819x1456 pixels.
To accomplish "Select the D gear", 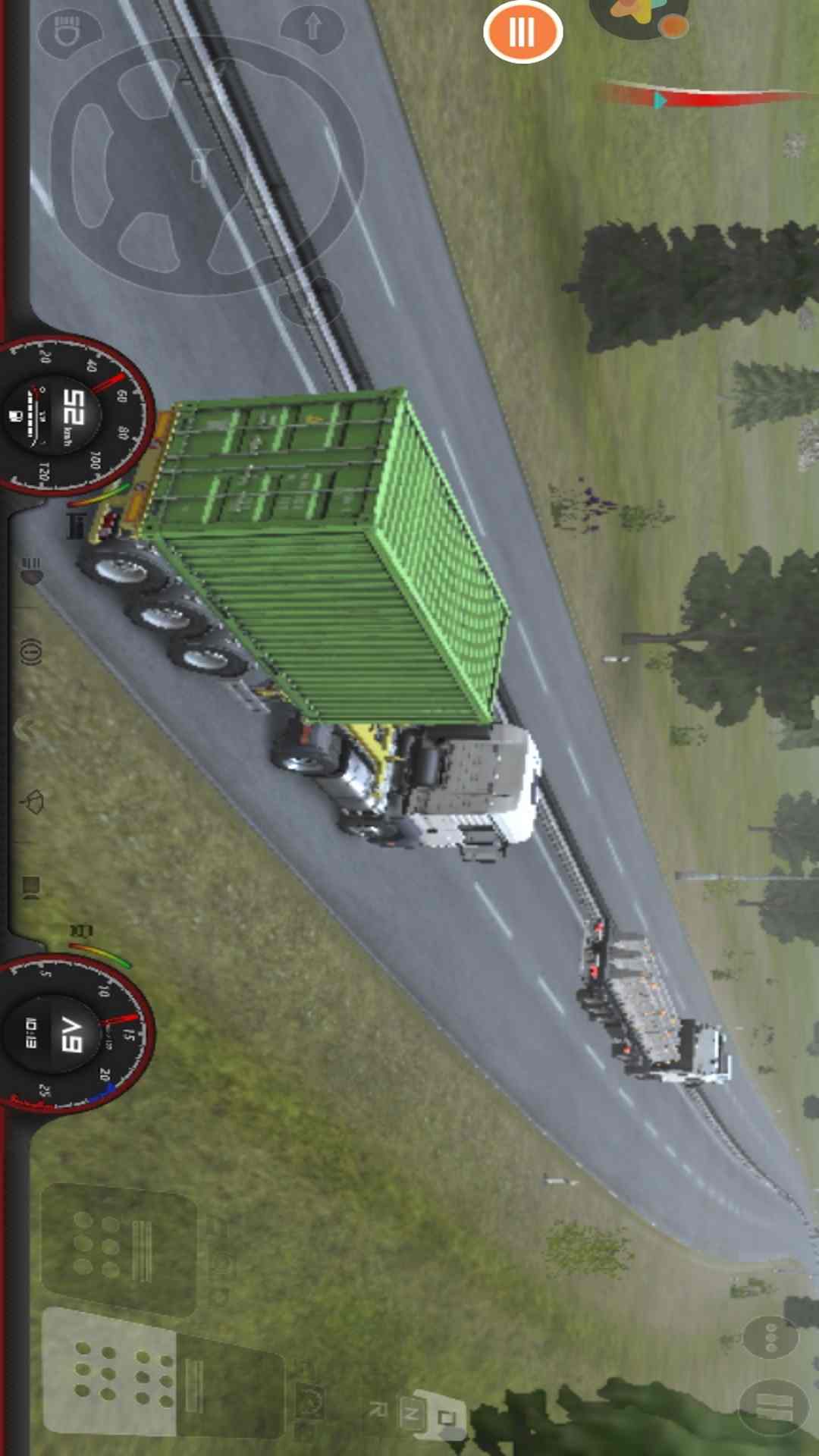I will point(447,1416).
